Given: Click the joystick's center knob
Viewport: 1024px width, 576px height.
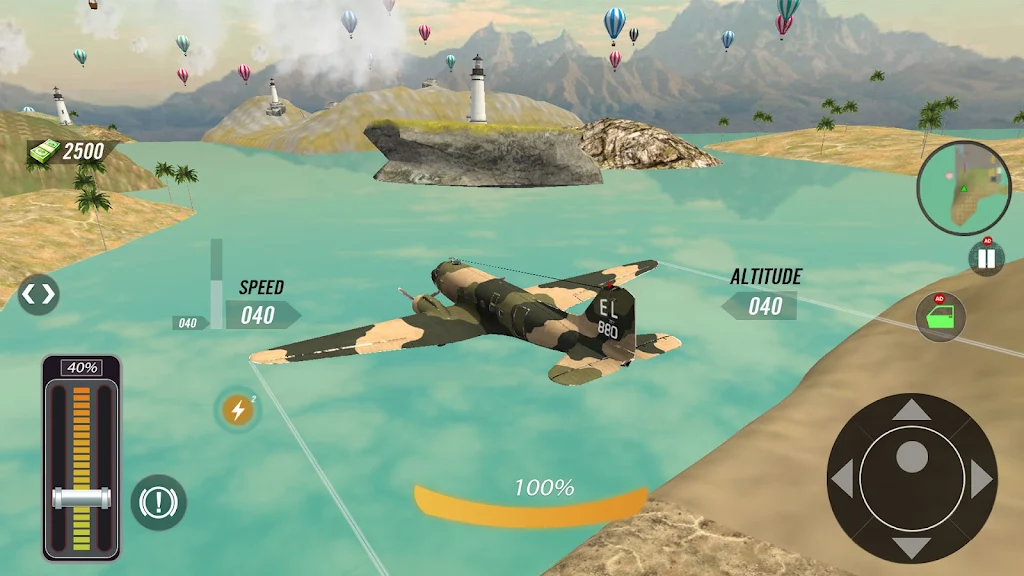Looking at the screenshot, I should click(x=911, y=458).
